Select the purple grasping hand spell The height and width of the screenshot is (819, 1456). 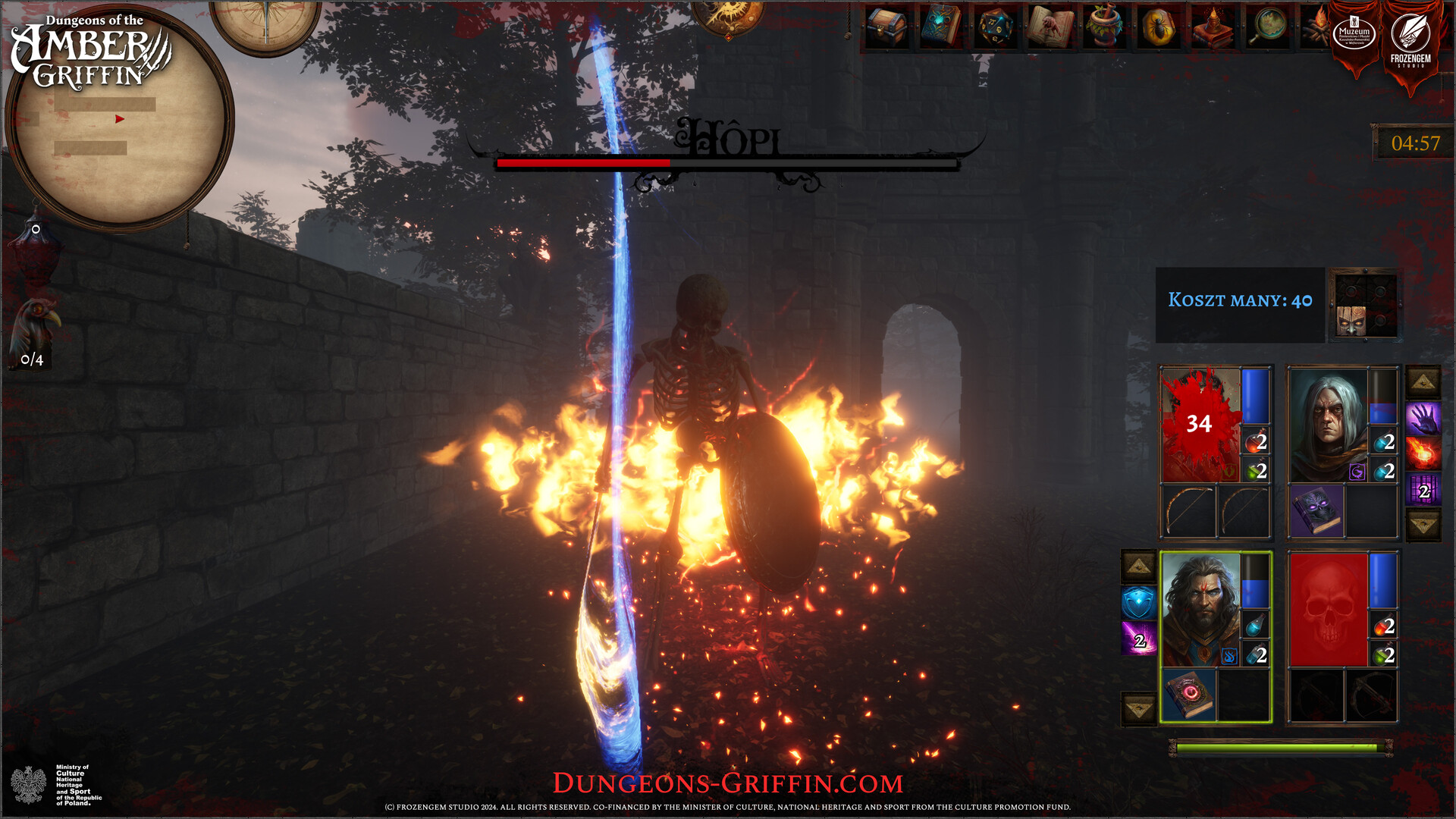[1423, 417]
